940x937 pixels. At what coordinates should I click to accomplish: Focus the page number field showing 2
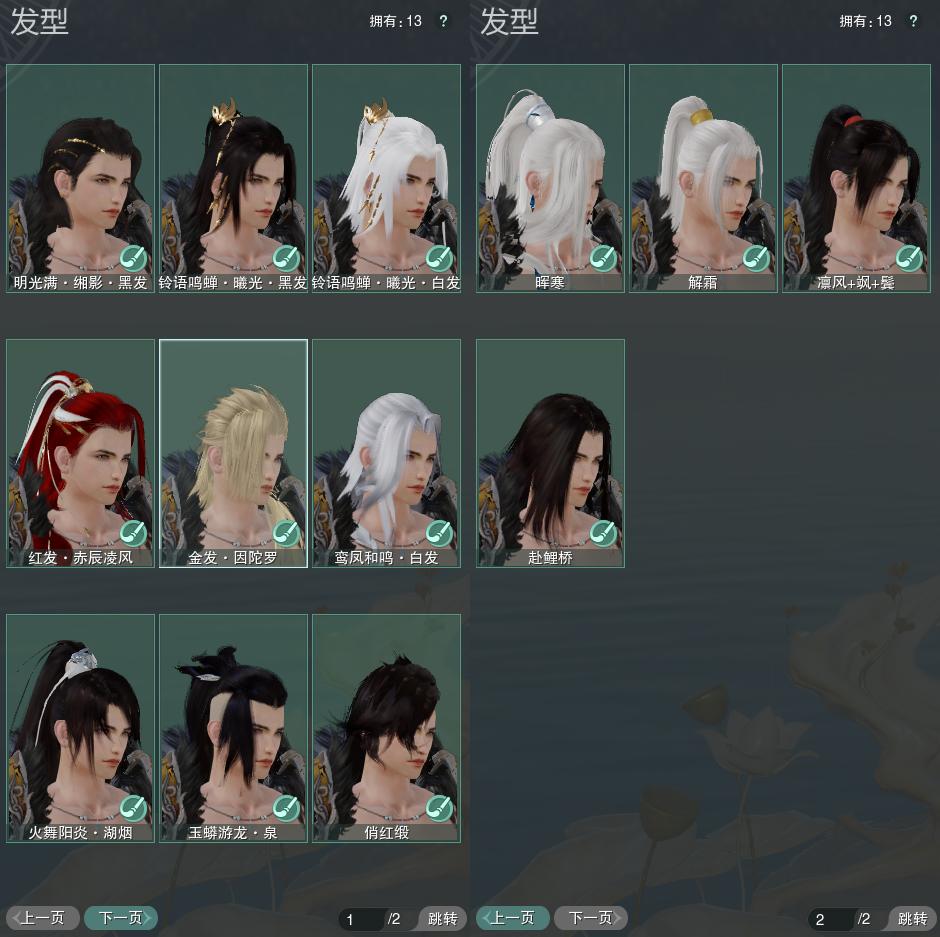click(x=831, y=919)
